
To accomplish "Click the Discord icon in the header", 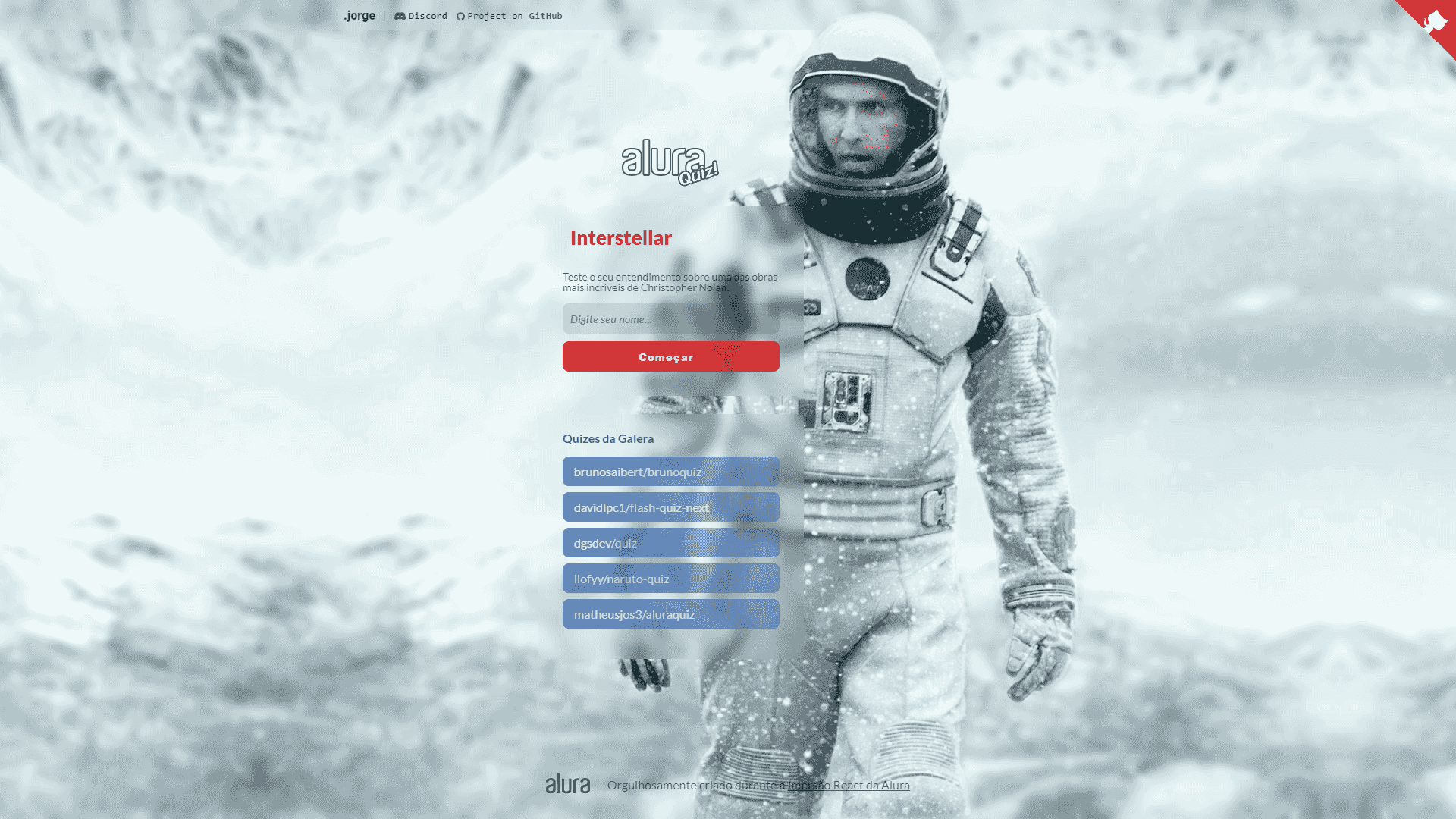I will [x=400, y=15].
